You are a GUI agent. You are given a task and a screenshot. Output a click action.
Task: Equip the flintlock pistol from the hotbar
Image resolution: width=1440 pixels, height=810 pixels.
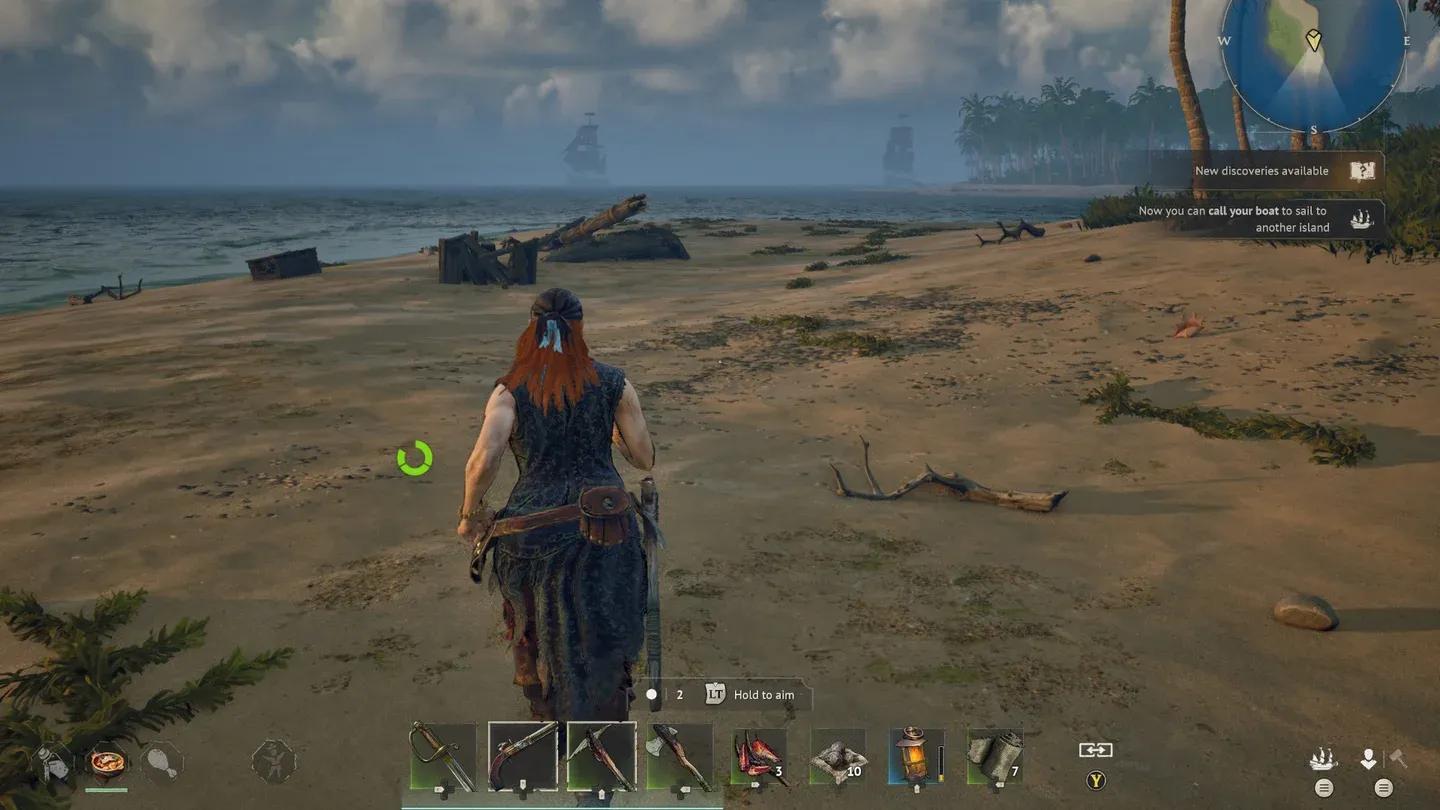523,757
